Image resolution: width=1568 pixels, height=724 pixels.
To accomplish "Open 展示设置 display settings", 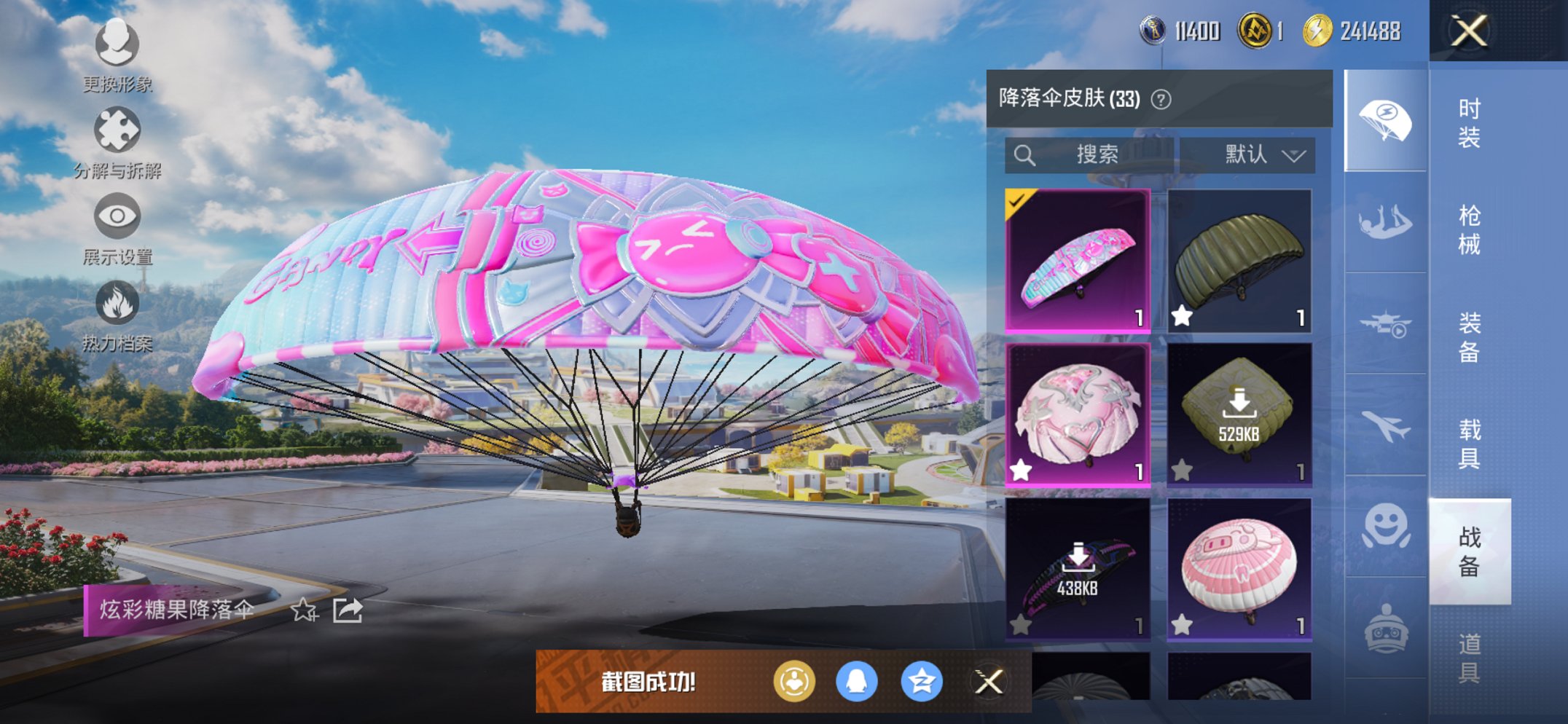I will (117, 215).
